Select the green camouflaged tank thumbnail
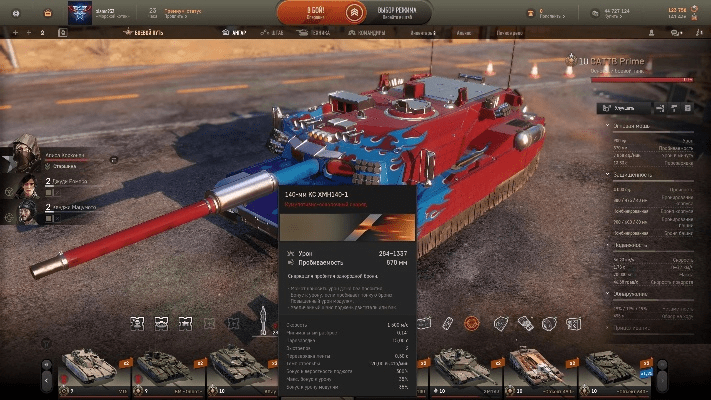The height and width of the screenshot is (400, 711). (x=237, y=366)
